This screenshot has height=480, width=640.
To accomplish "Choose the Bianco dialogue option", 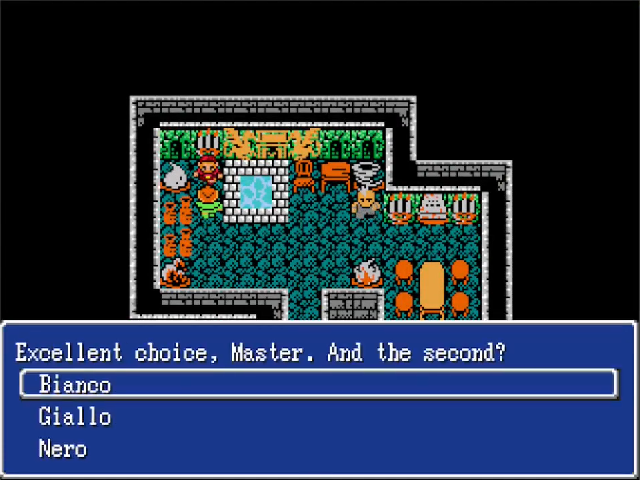I will 75,385.
